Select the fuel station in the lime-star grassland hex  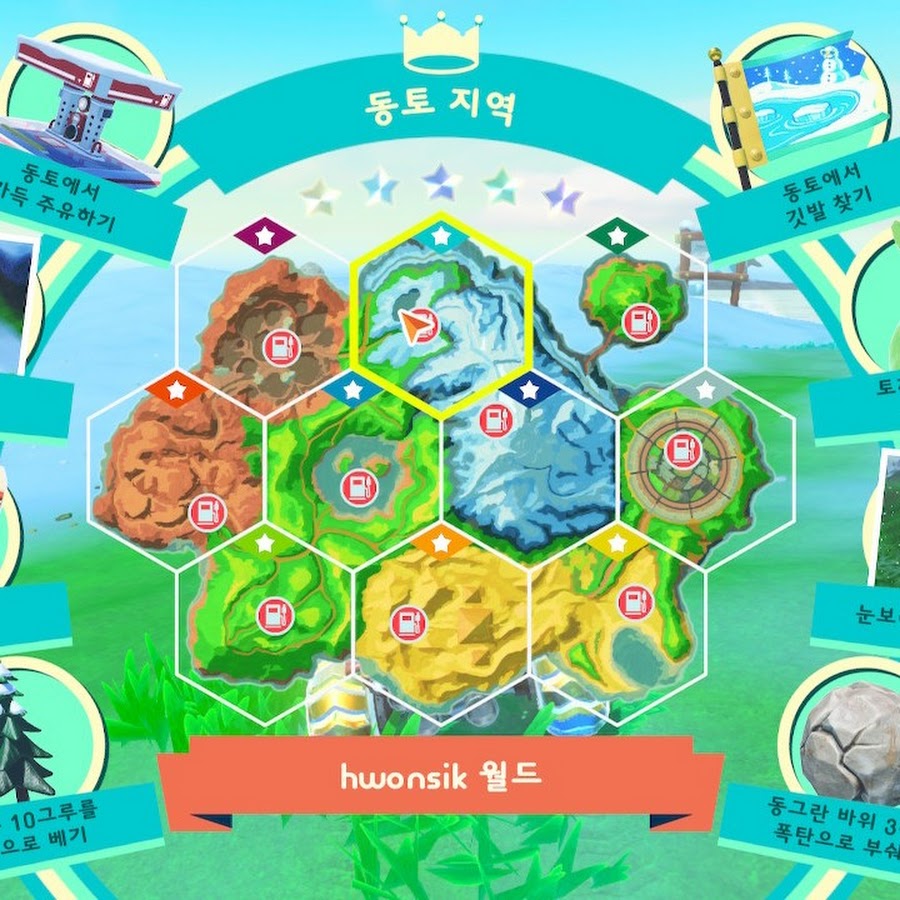[273, 616]
